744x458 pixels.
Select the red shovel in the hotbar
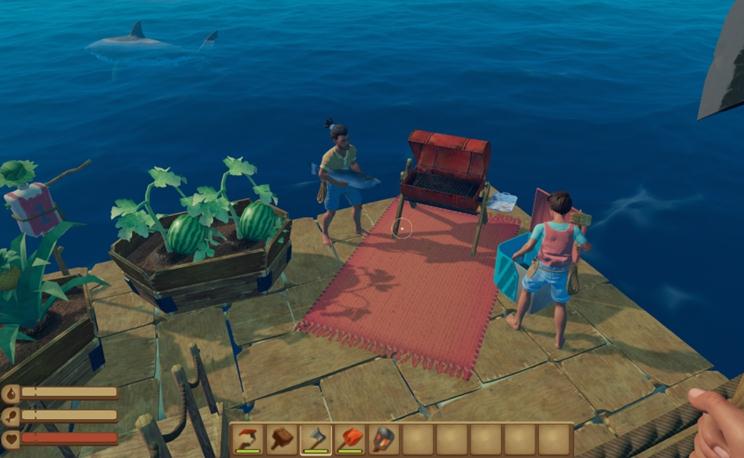pos(352,439)
